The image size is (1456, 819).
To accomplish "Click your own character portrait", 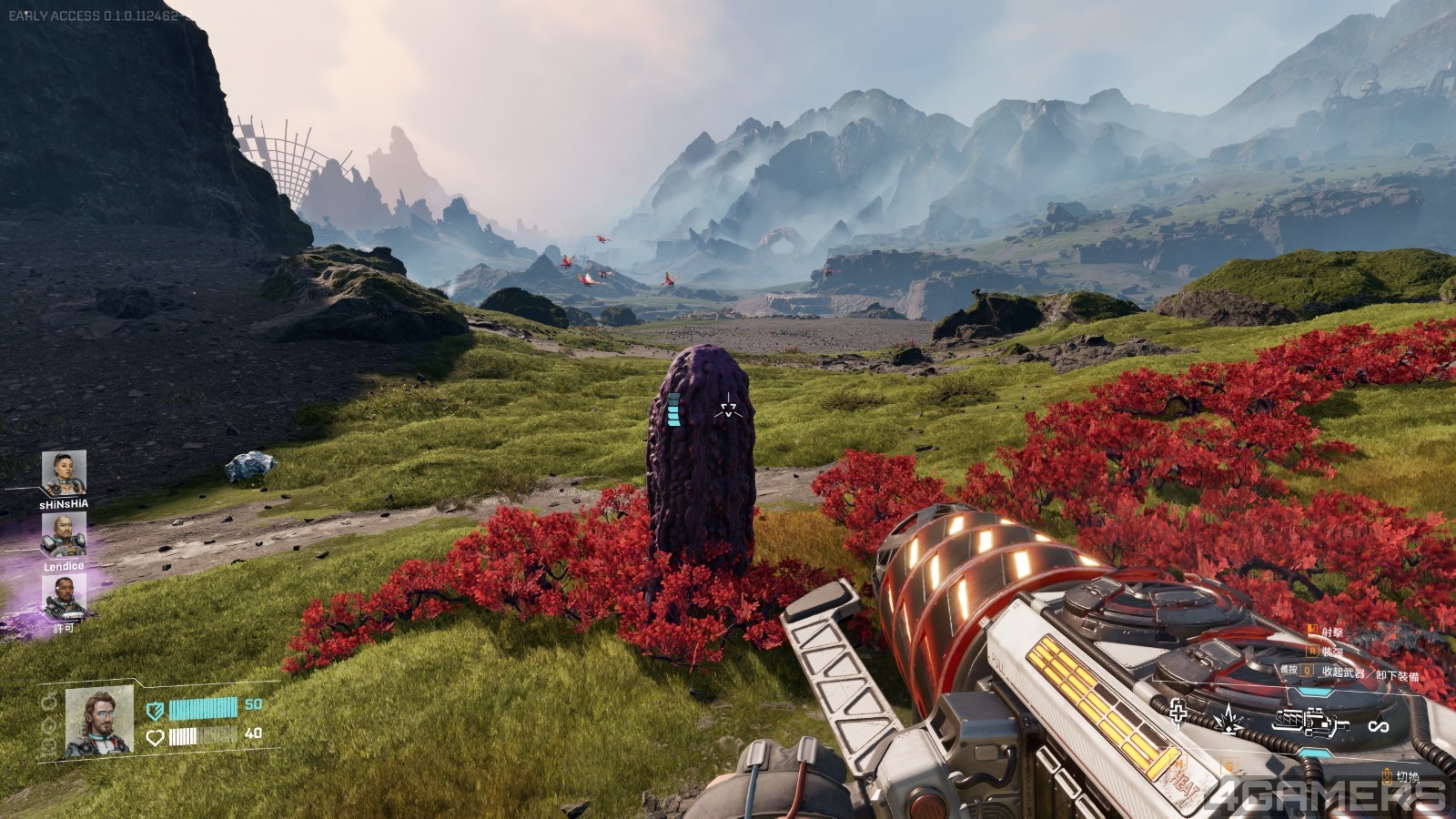I will pyautogui.click(x=99, y=720).
